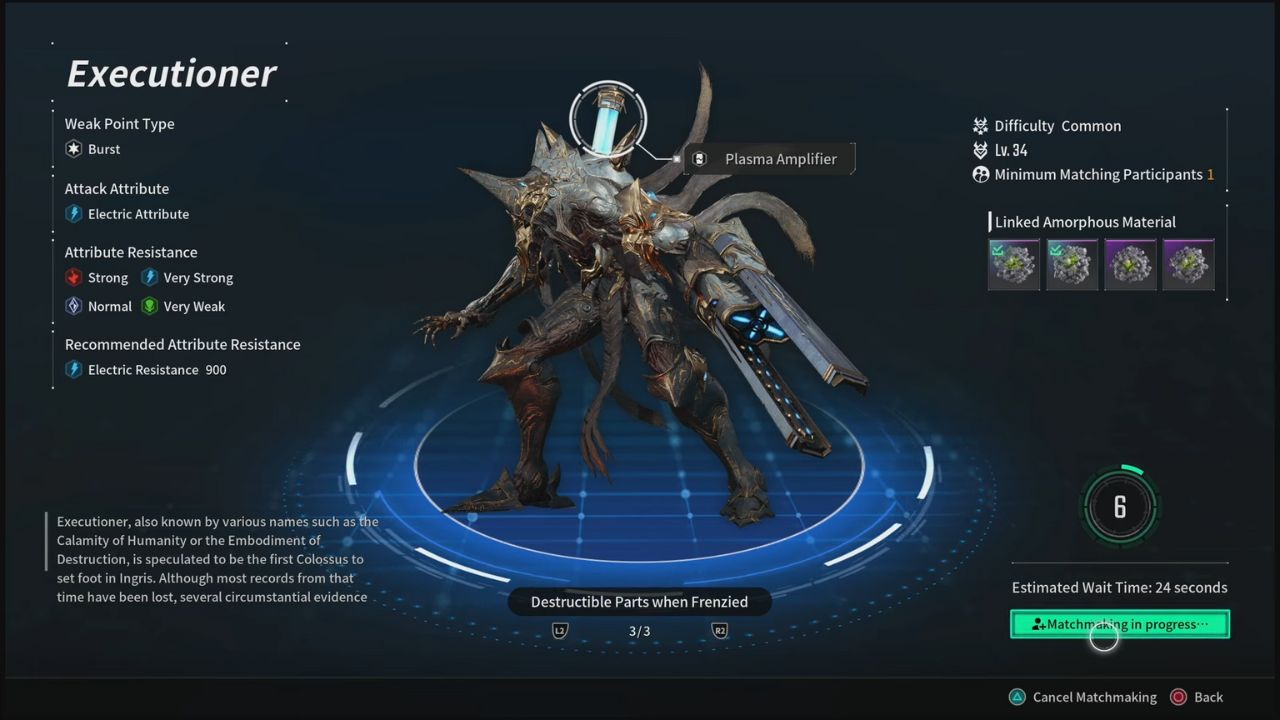Click the fourth Amorphous Material thumbnail
Viewport: 1280px width, 720px height.
point(1188,263)
